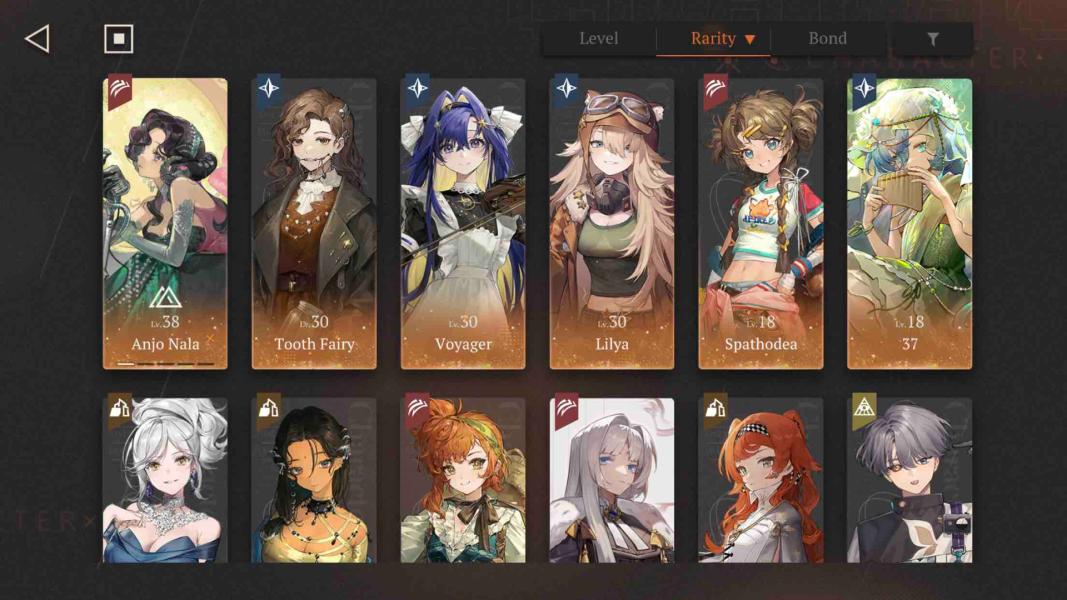Select the white-haired woman with diamond necklace

point(165,480)
